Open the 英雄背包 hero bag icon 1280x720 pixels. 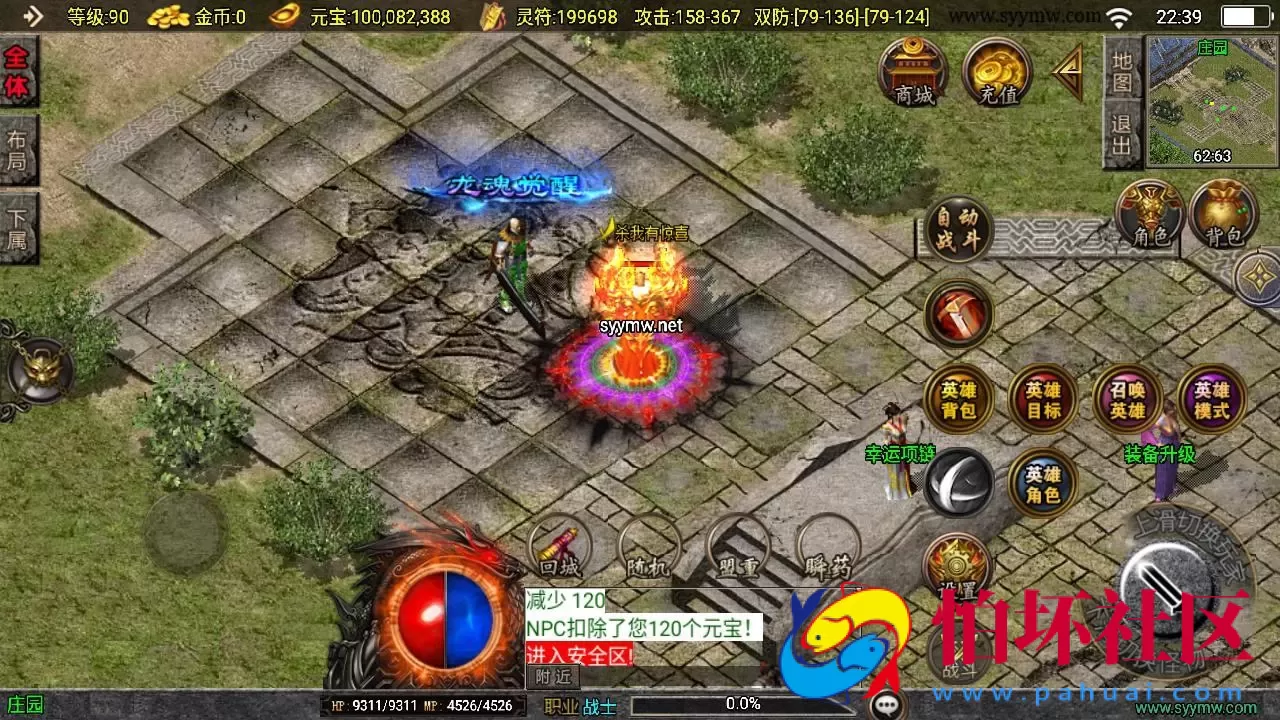pyautogui.click(x=958, y=399)
